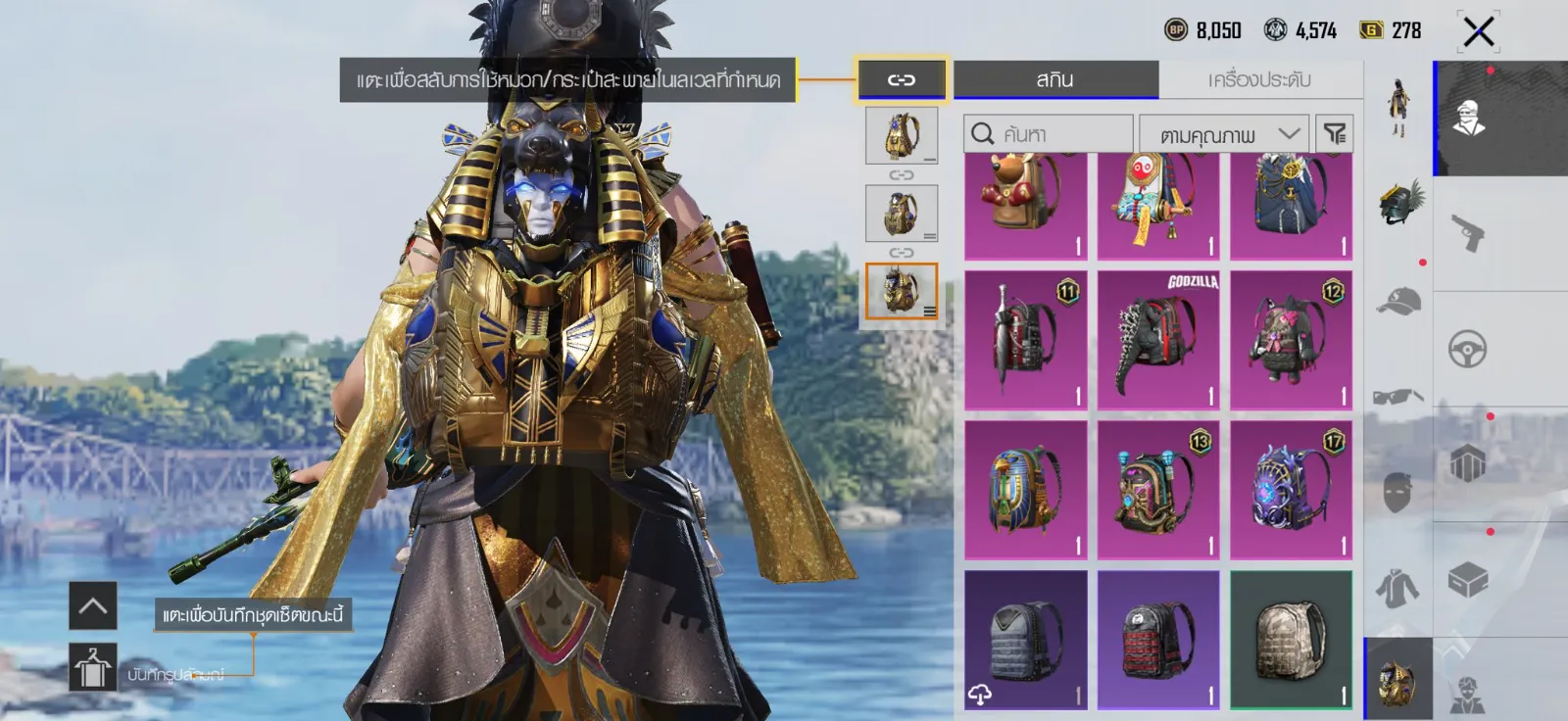Select the Godzilla backpack skin

(1158, 340)
